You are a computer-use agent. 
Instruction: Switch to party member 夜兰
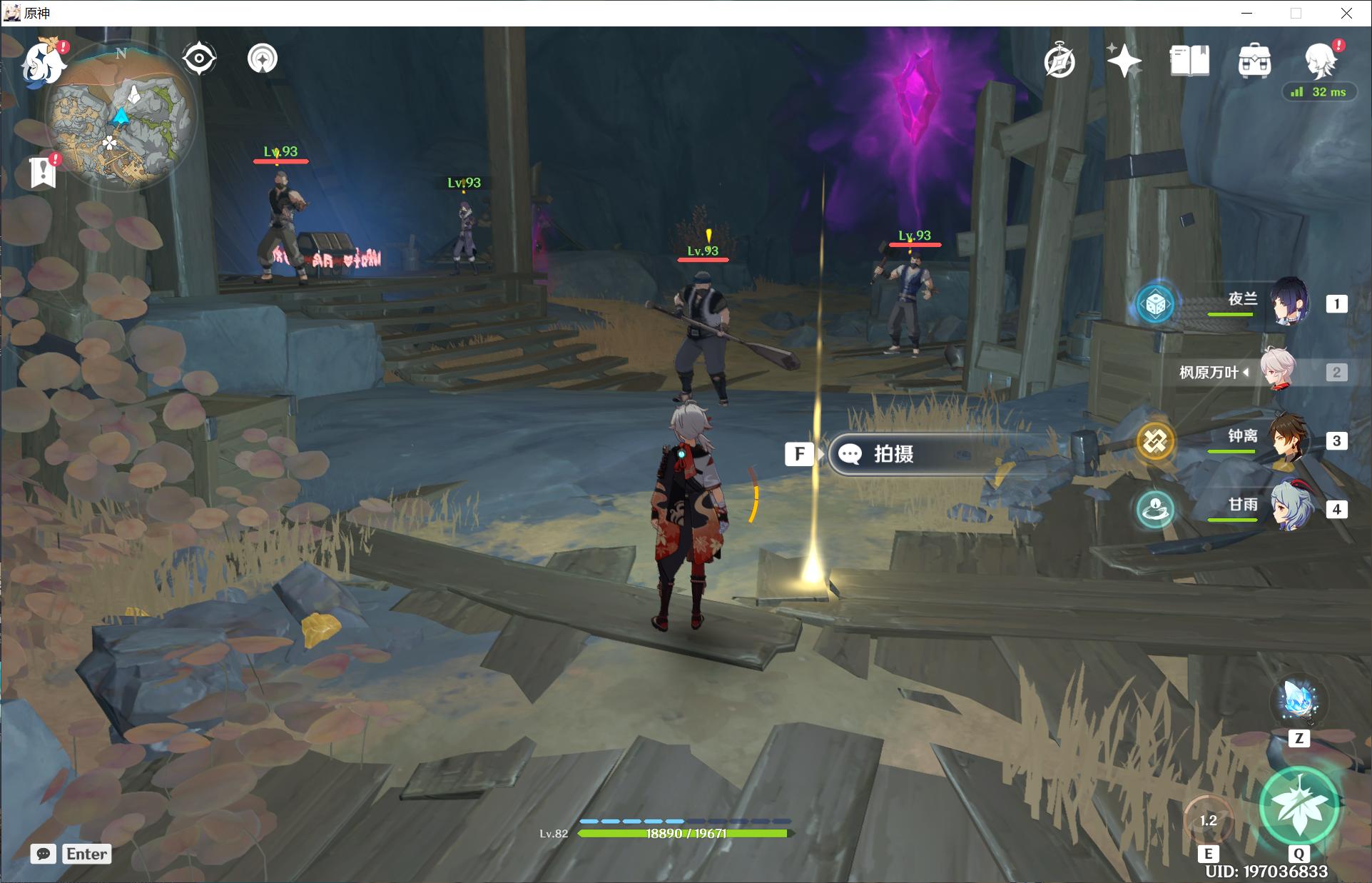pyautogui.click(x=1289, y=303)
